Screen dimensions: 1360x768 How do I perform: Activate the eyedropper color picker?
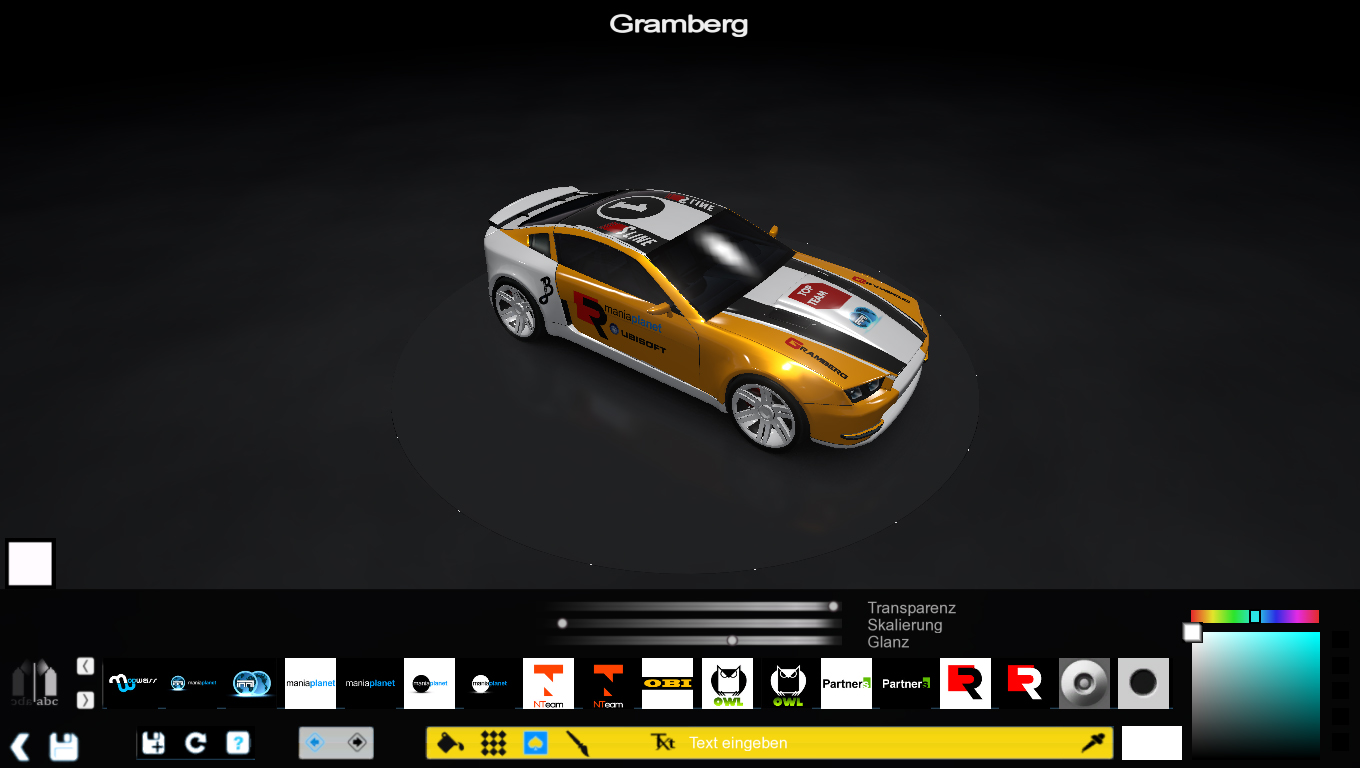[1092, 743]
